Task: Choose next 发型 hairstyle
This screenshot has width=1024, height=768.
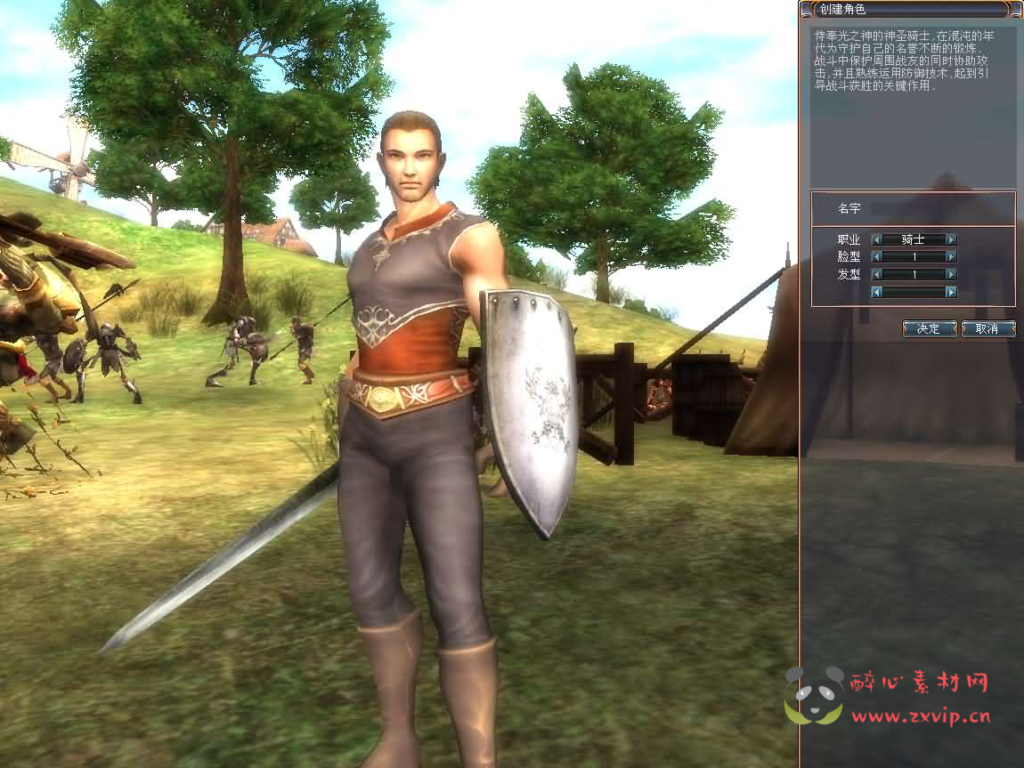Action: (x=951, y=274)
